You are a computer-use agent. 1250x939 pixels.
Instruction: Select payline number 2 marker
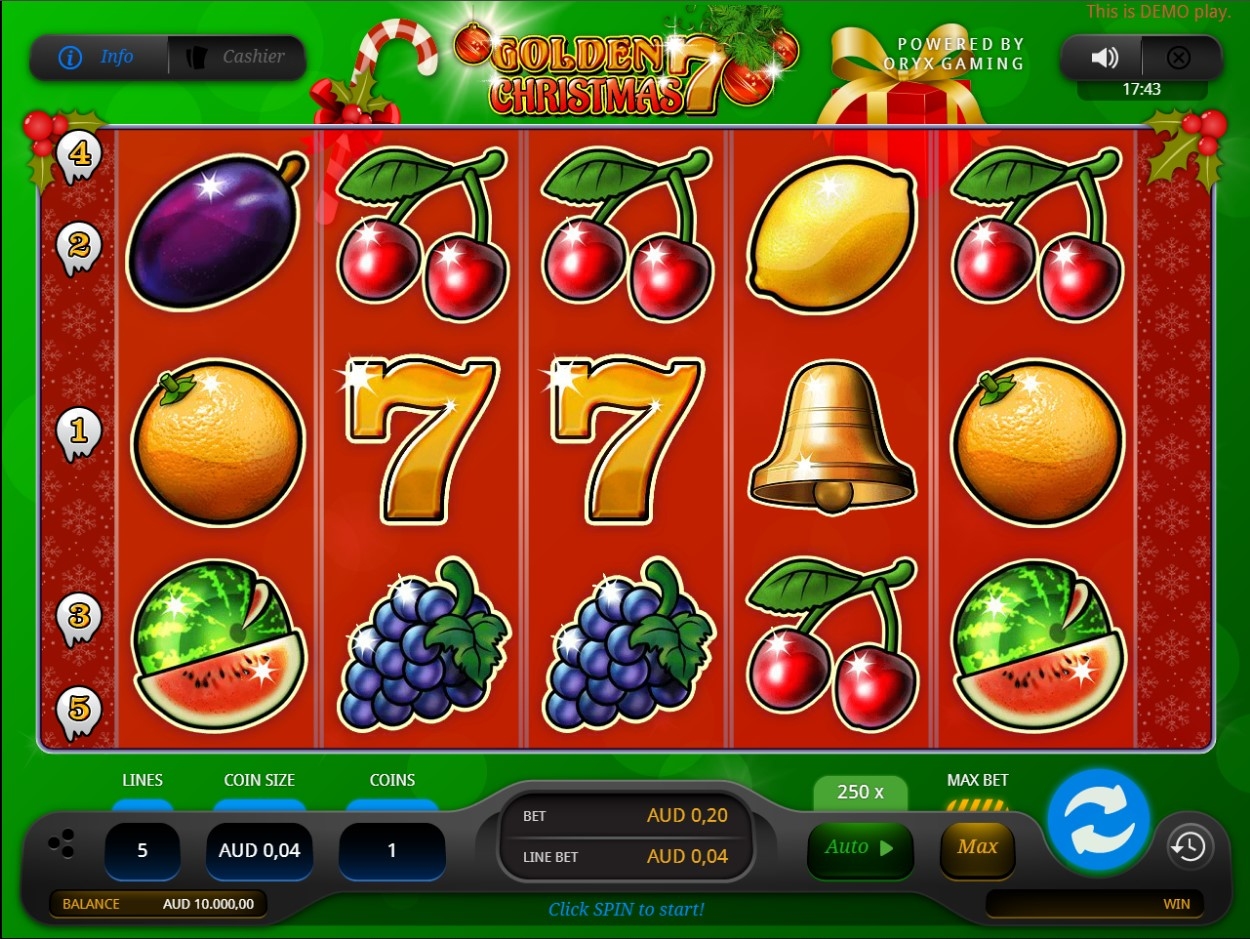click(x=79, y=246)
